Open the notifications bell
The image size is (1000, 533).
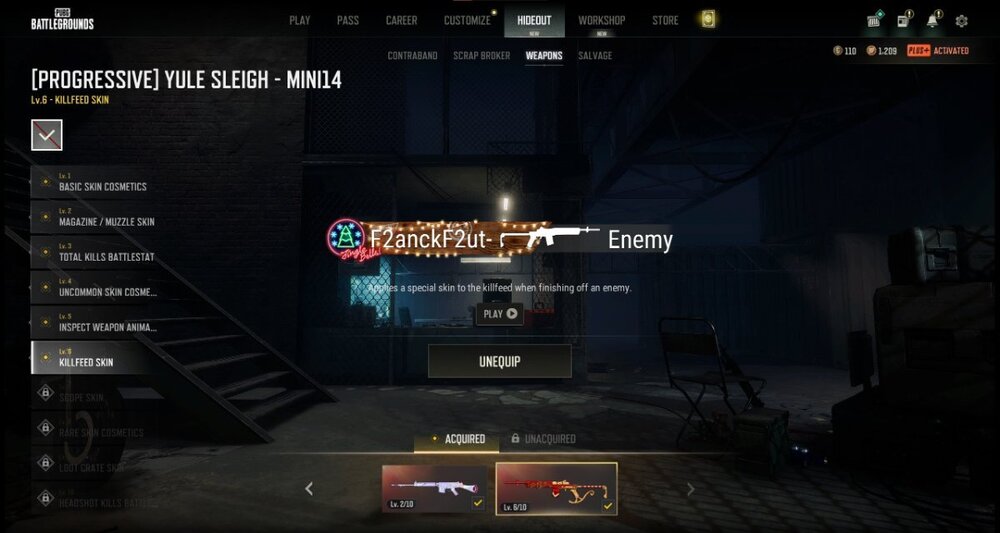point(932,21)
